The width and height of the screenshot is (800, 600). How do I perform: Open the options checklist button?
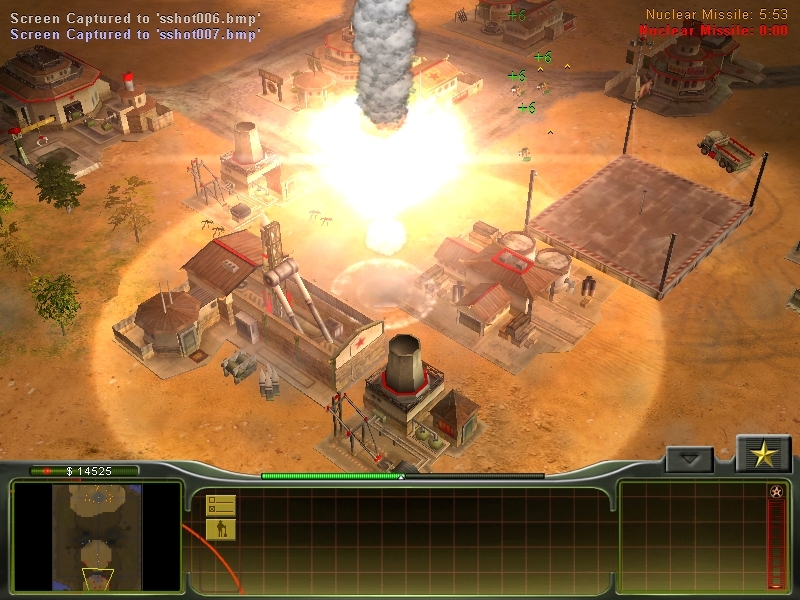[x=220, y=505]
